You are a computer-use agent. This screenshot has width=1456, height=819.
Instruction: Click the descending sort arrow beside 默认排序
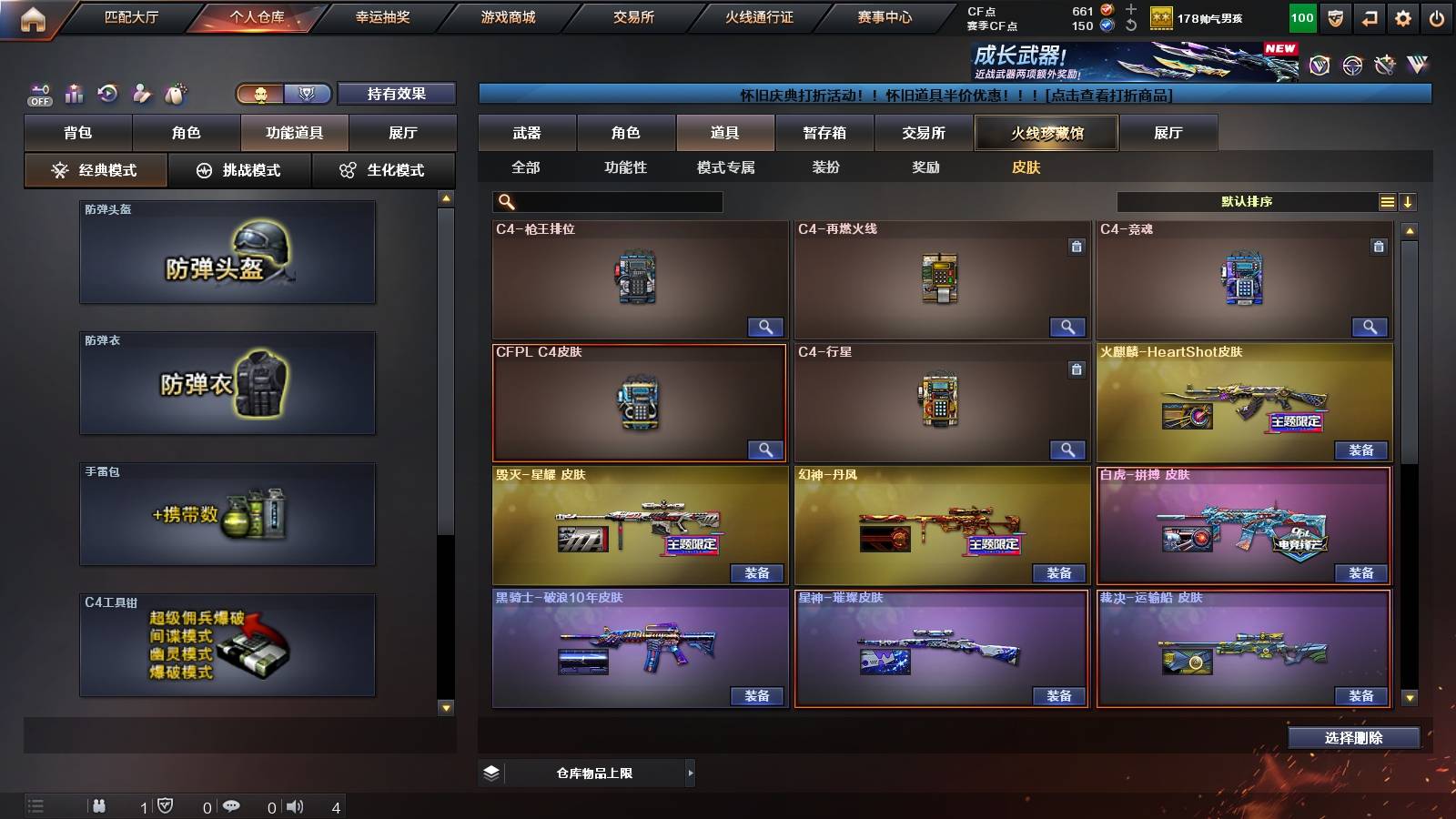pos(1410,201)
